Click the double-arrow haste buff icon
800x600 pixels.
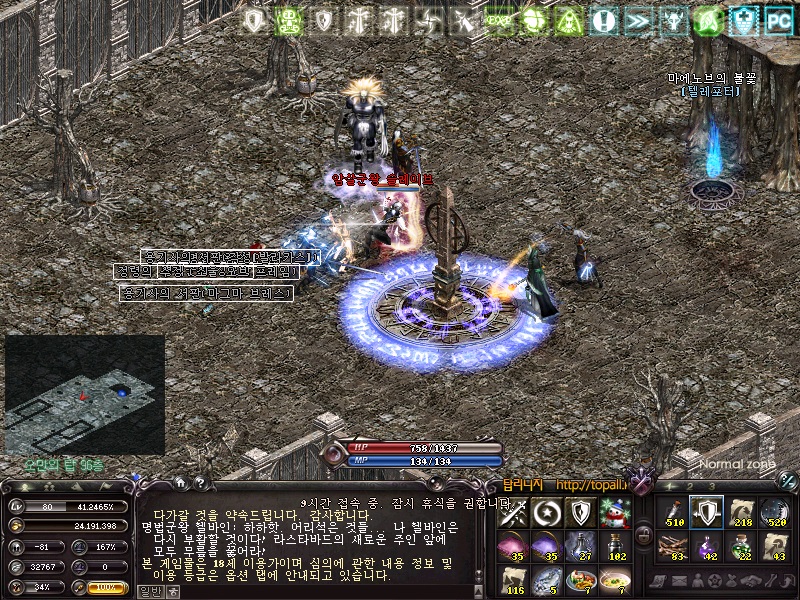pyautogui.click(x=637, y=20)
